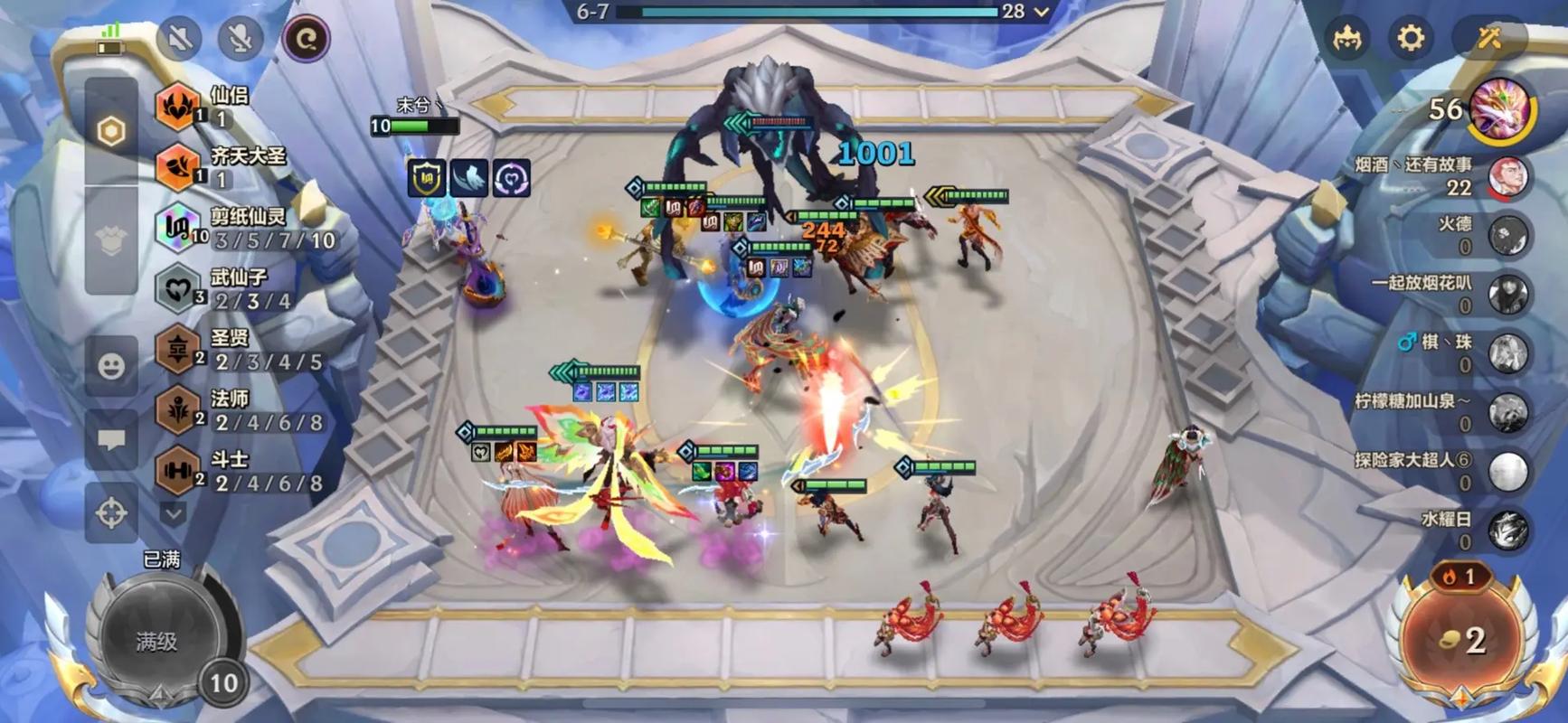Expand the 6-7 stage dropdown arrow
Image resolution: width=1568 pixels, height=723 pixels.
click(1042, 12)
